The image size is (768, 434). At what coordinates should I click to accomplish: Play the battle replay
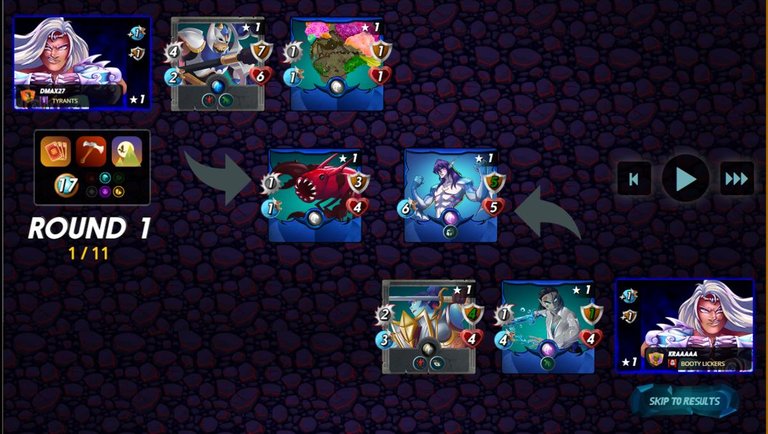685,179
